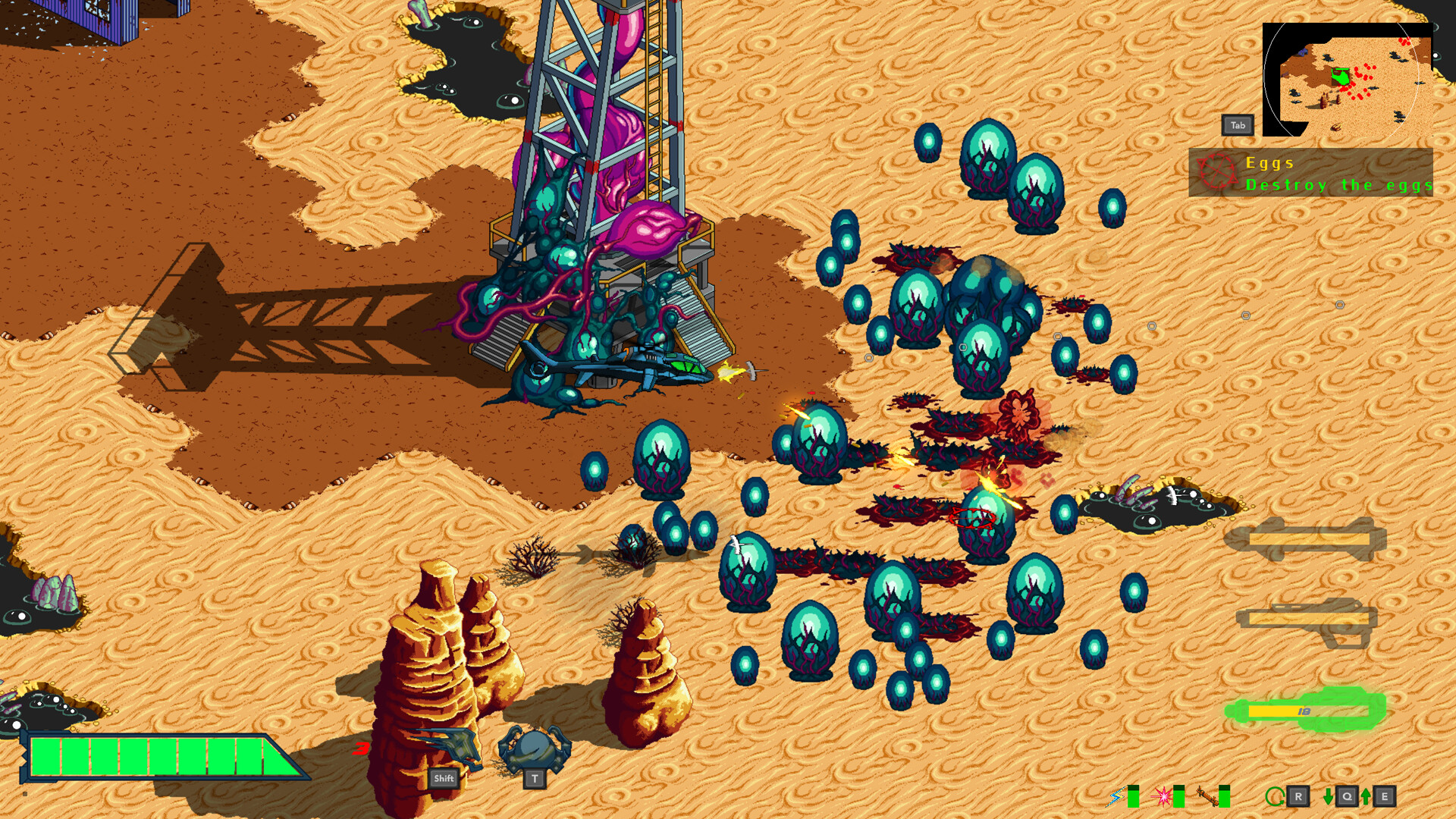The width and height of the screenshot is (1456, 819).
Task: Click the R keycap for reload
Action: 1298,796
